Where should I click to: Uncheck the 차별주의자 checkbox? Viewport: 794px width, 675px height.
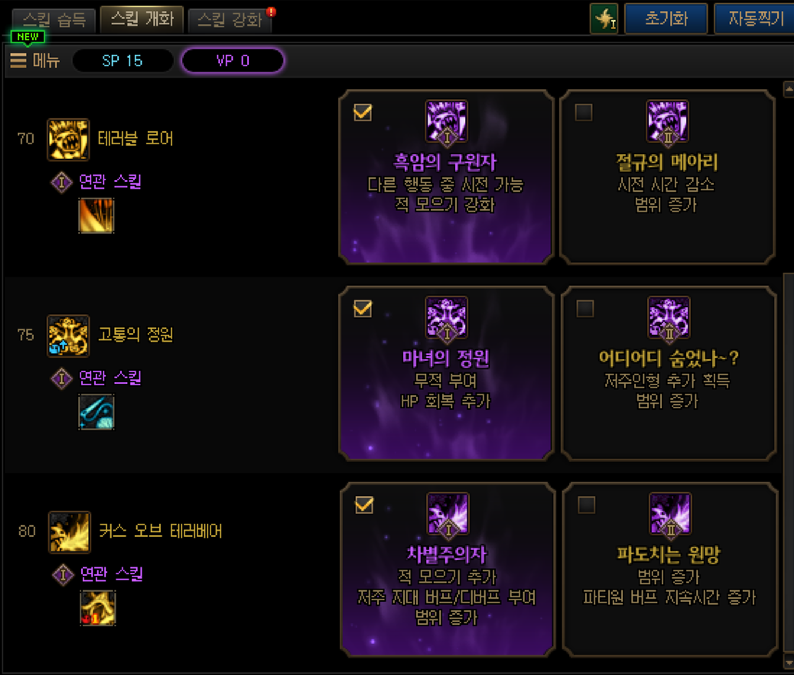(x=363, y=505)
